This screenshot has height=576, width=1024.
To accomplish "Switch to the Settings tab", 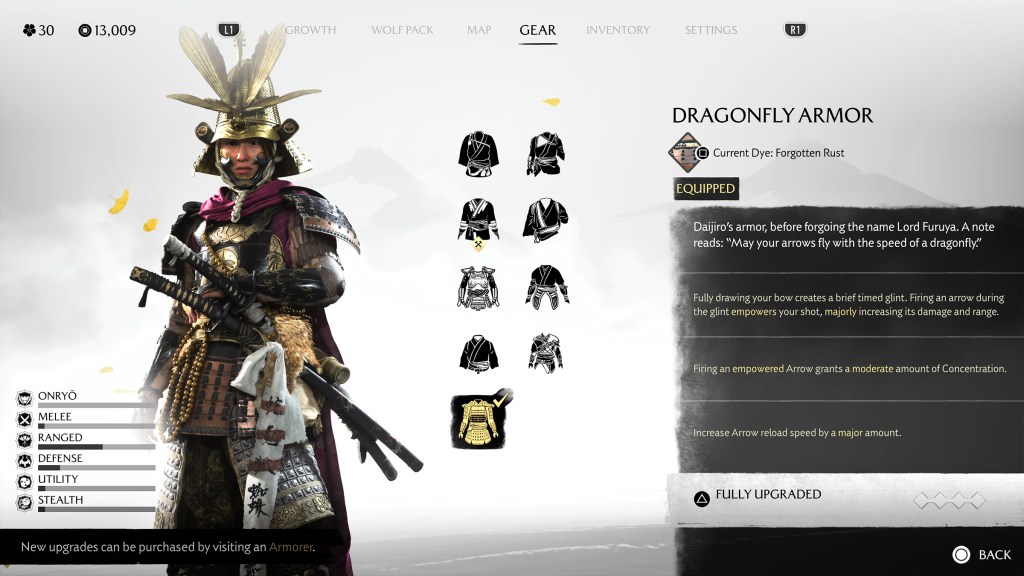I will tap(711, 30).
